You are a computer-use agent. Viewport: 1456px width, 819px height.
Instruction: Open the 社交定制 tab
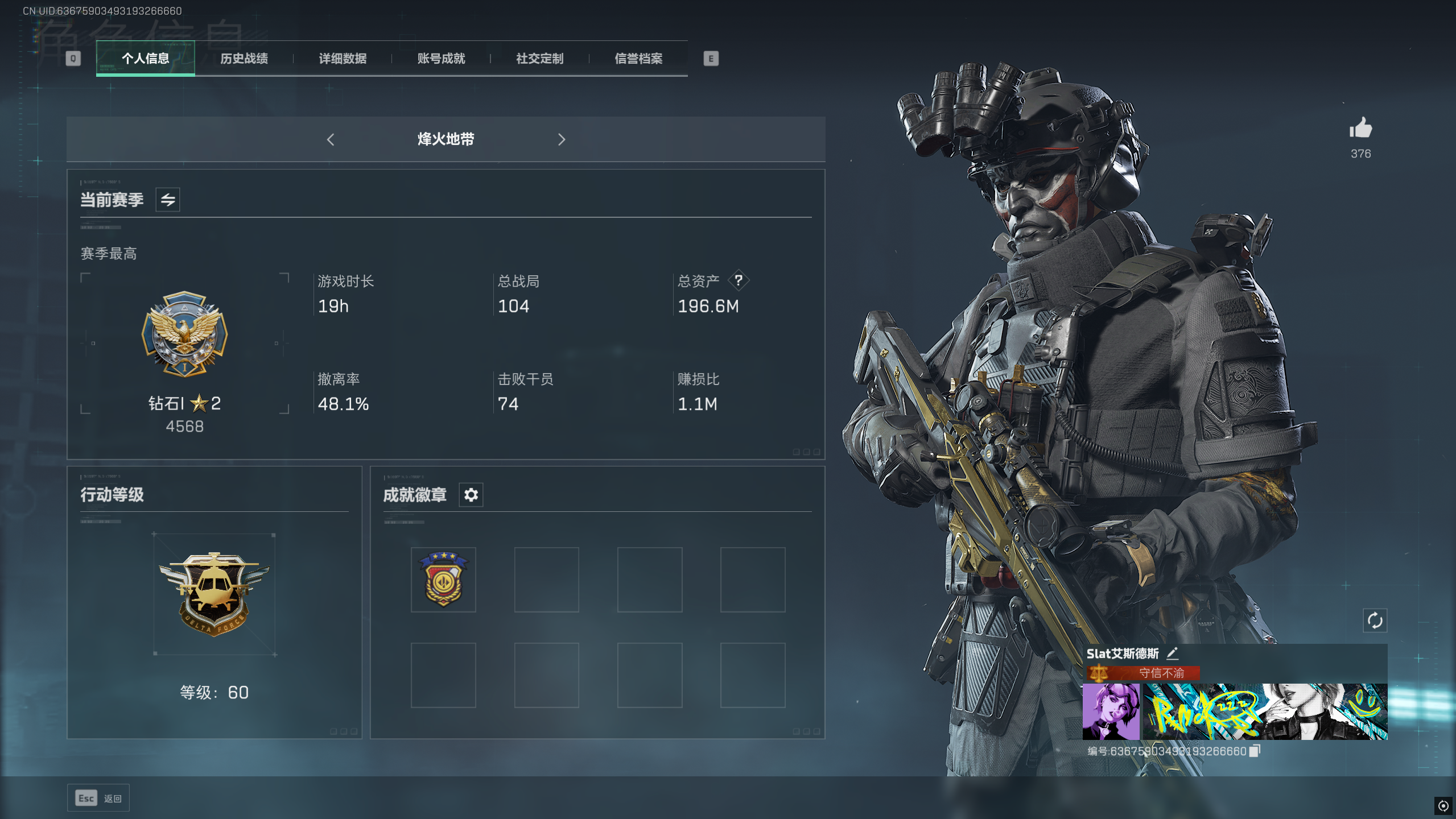click(x=539, y=59)
